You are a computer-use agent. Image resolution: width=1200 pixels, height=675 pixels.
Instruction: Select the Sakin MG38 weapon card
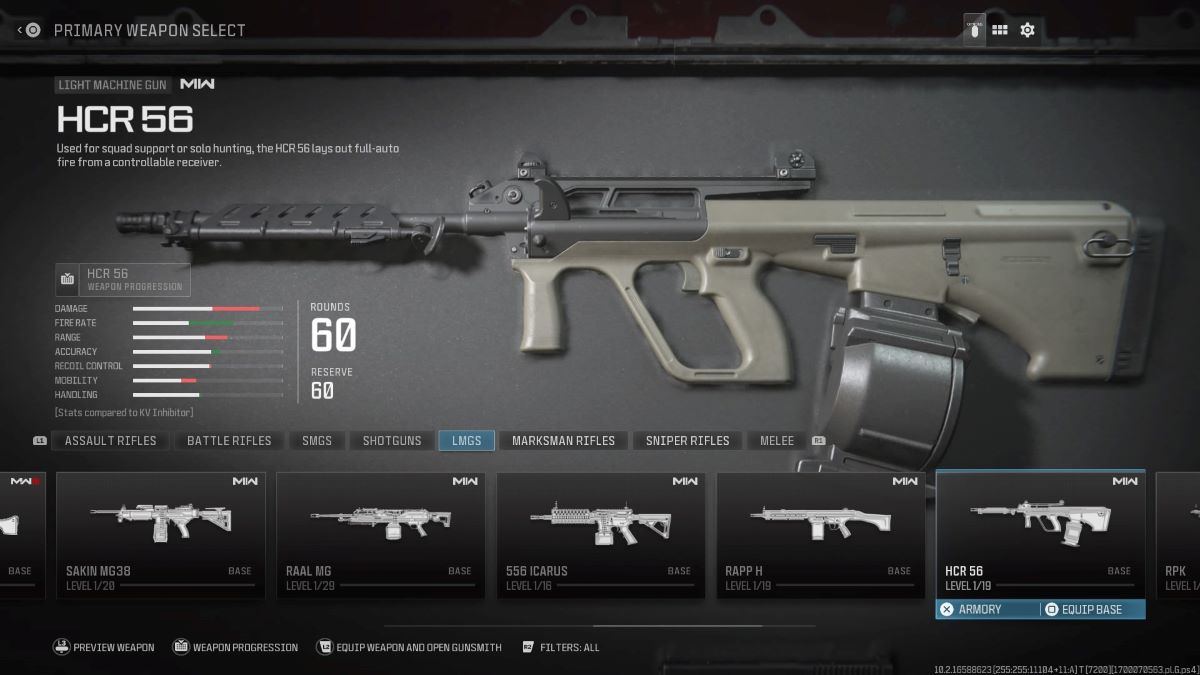pyautogui.click(x=161, y=535)
